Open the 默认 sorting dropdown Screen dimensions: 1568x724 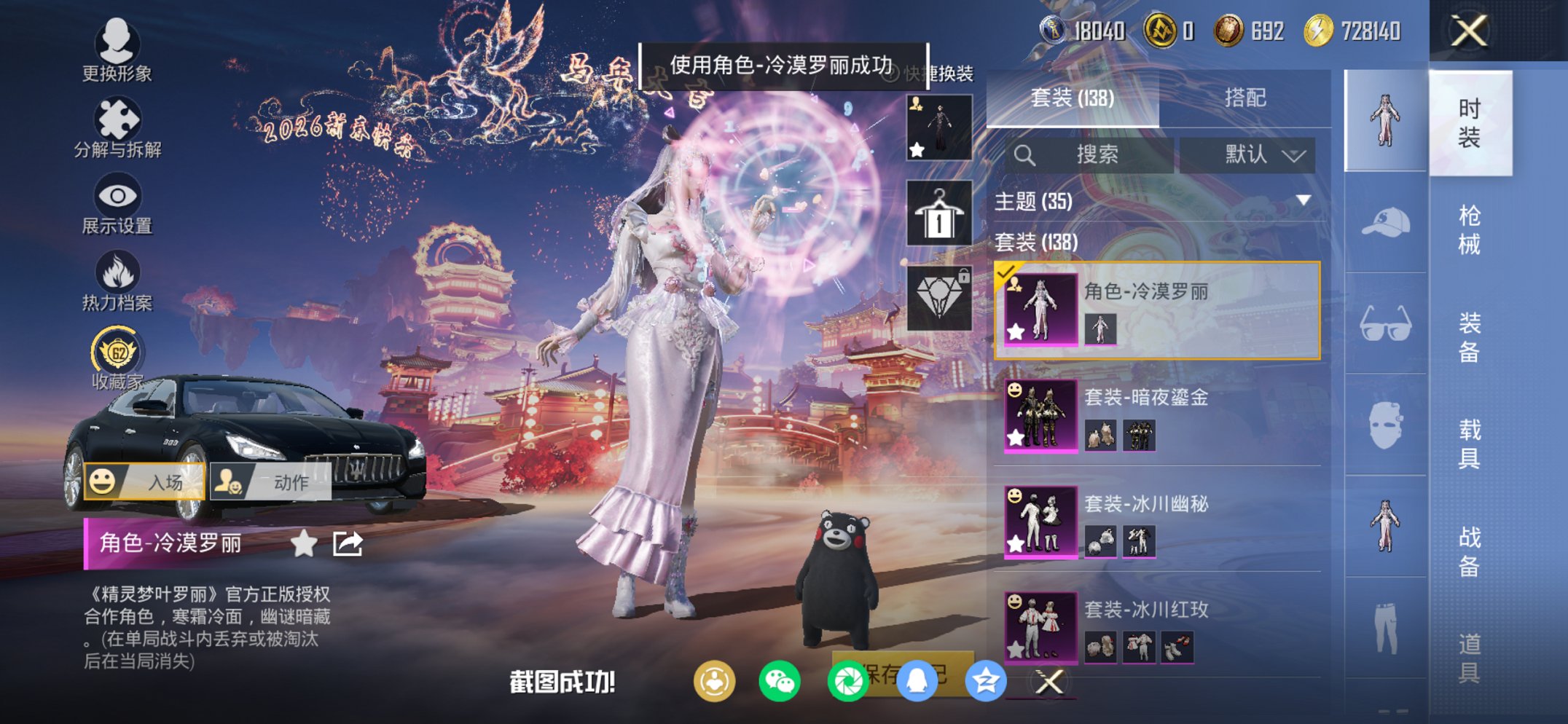pyautogui.click(x=1247, y=155)
